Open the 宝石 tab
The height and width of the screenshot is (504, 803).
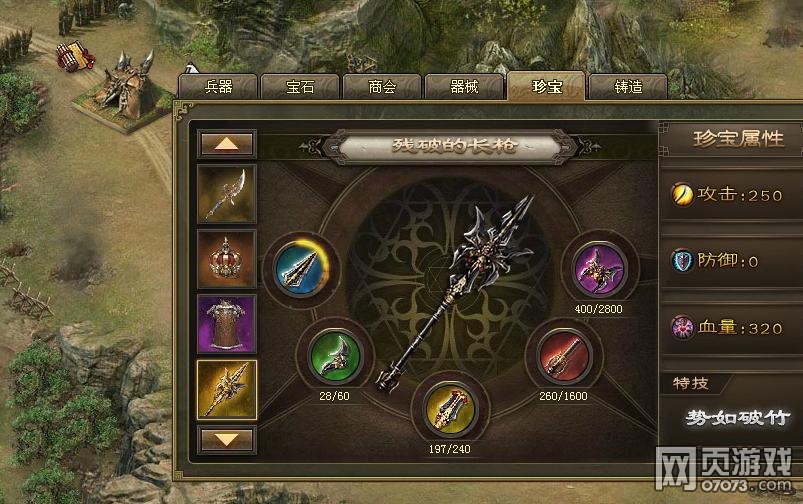pyautogui.click(x=300, y=87)
